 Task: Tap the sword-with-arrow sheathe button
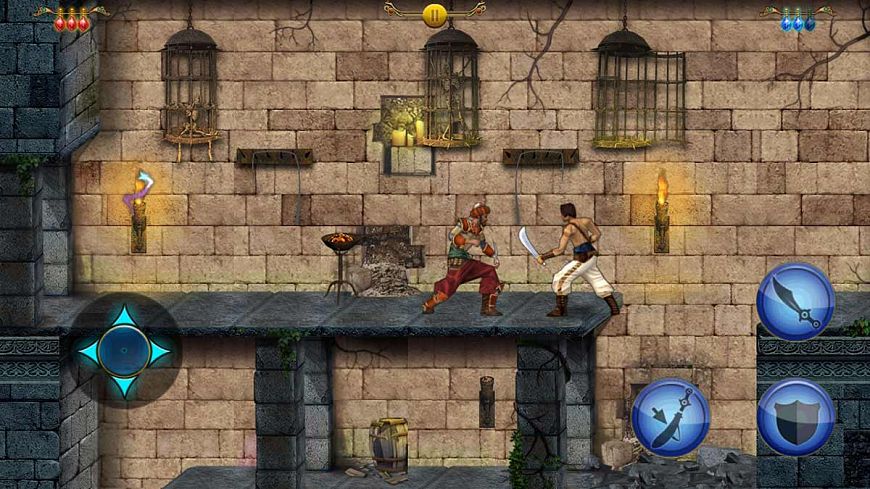pos(670,417)
